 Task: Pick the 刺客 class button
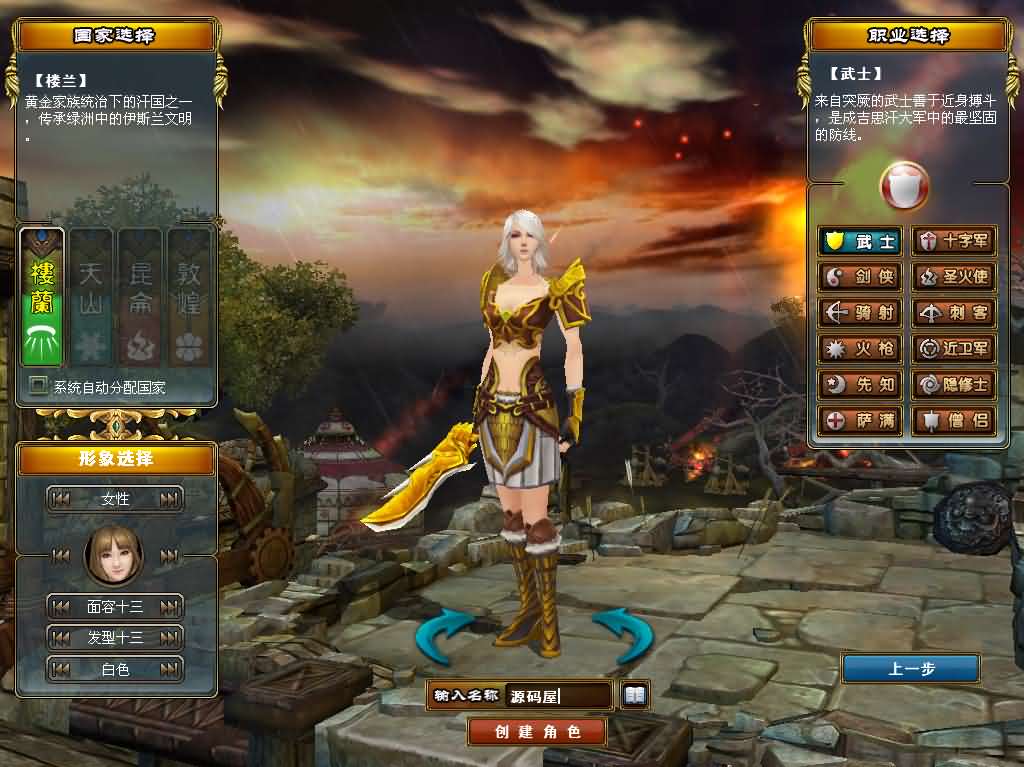tap(954, 313)
